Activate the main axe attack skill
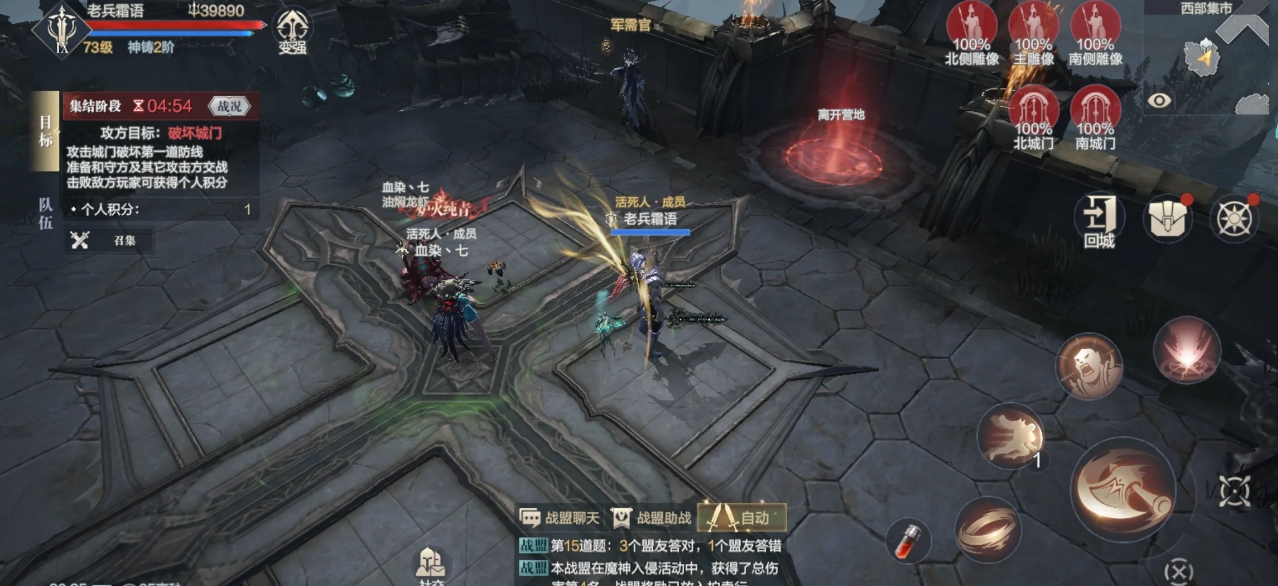Viewport: 1278px width, 586px height. (1122, 488)
